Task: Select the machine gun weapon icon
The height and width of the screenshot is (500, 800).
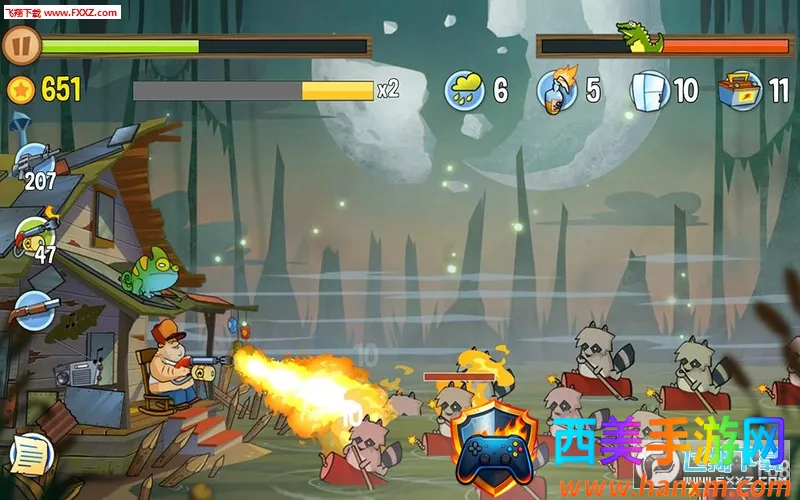Action: click(x=36, y=161)
